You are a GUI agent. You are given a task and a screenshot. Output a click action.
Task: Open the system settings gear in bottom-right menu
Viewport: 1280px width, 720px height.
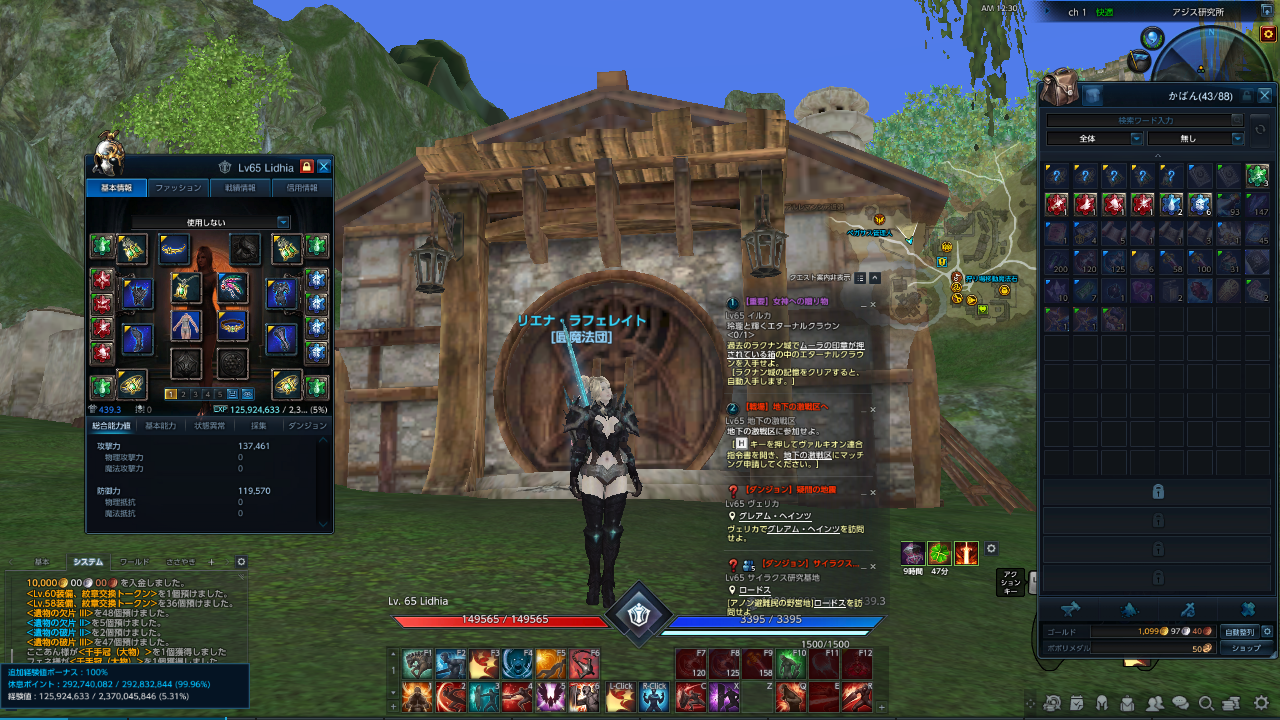point(1260,704)
